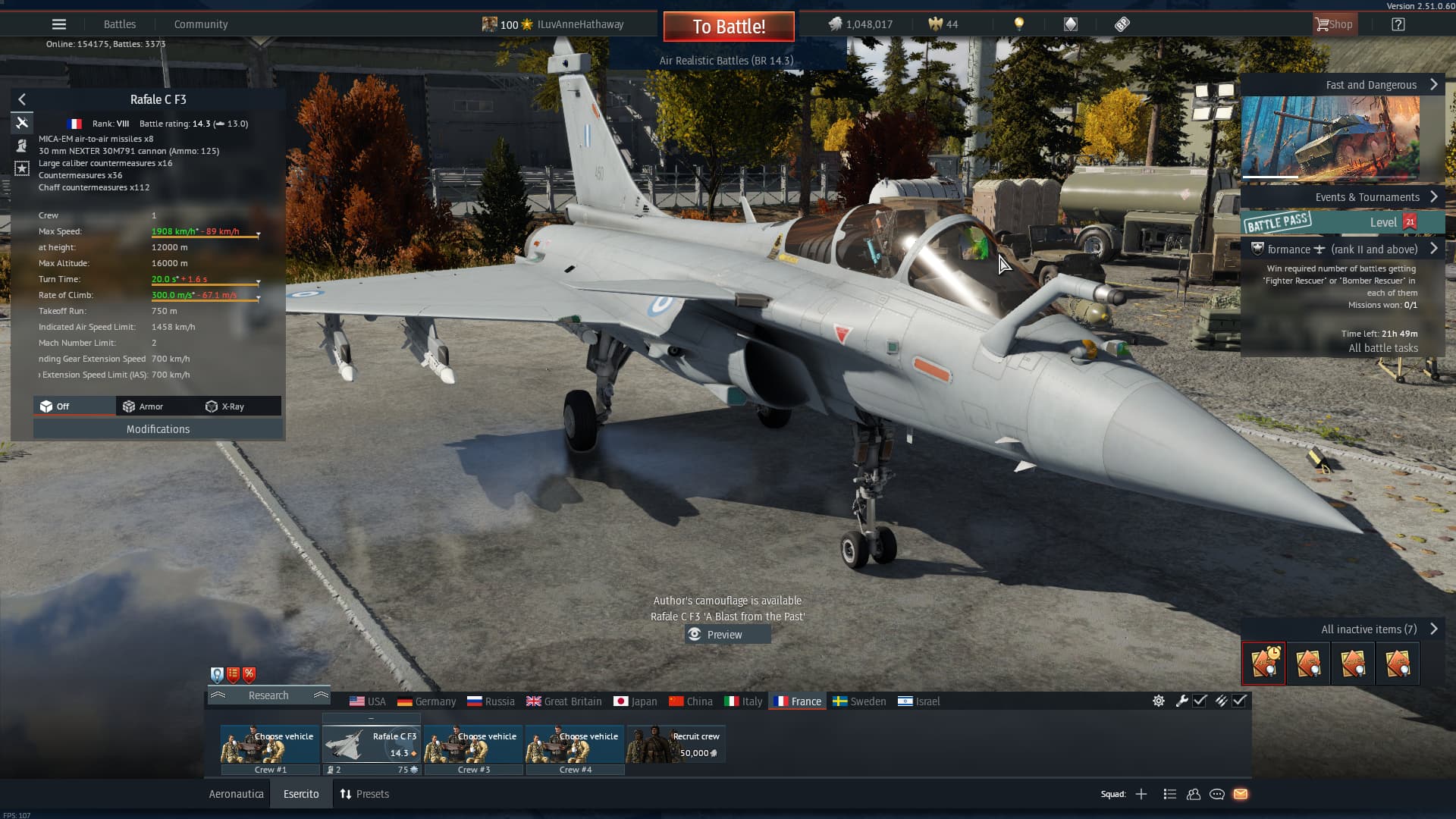
Task: Show all battle tasks
Action: [1382, 348]
